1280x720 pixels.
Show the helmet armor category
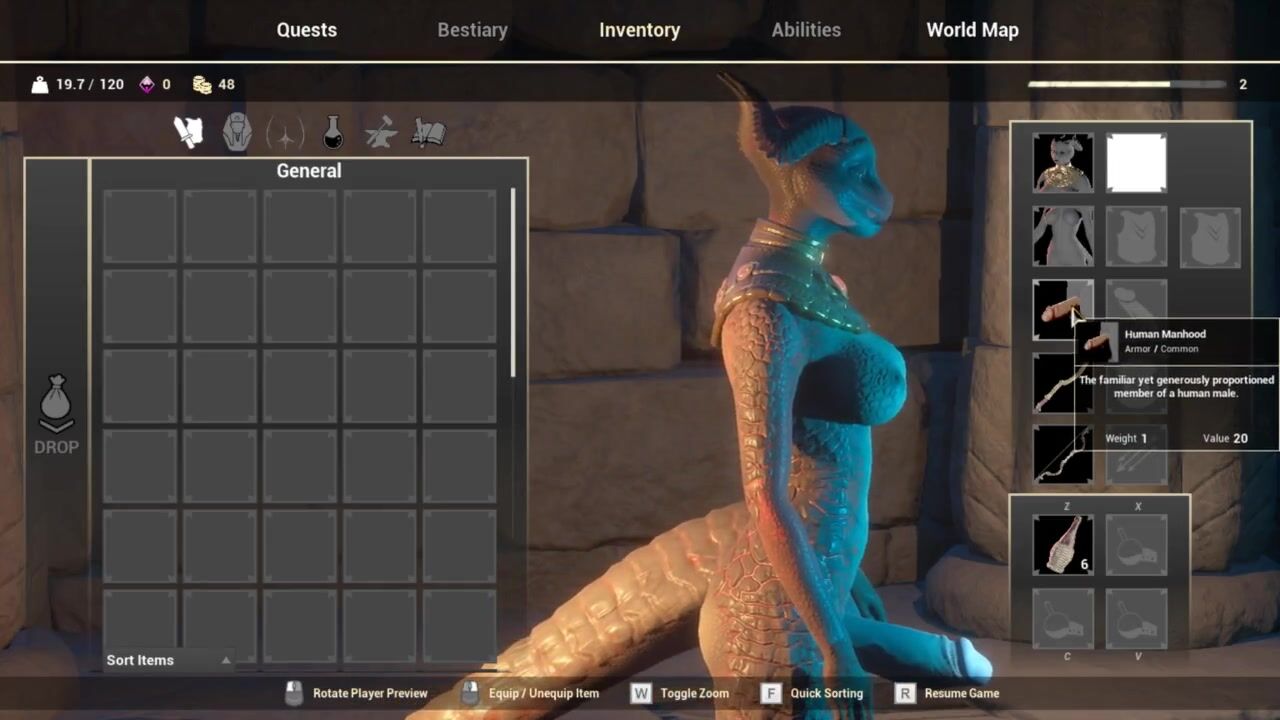237,132
